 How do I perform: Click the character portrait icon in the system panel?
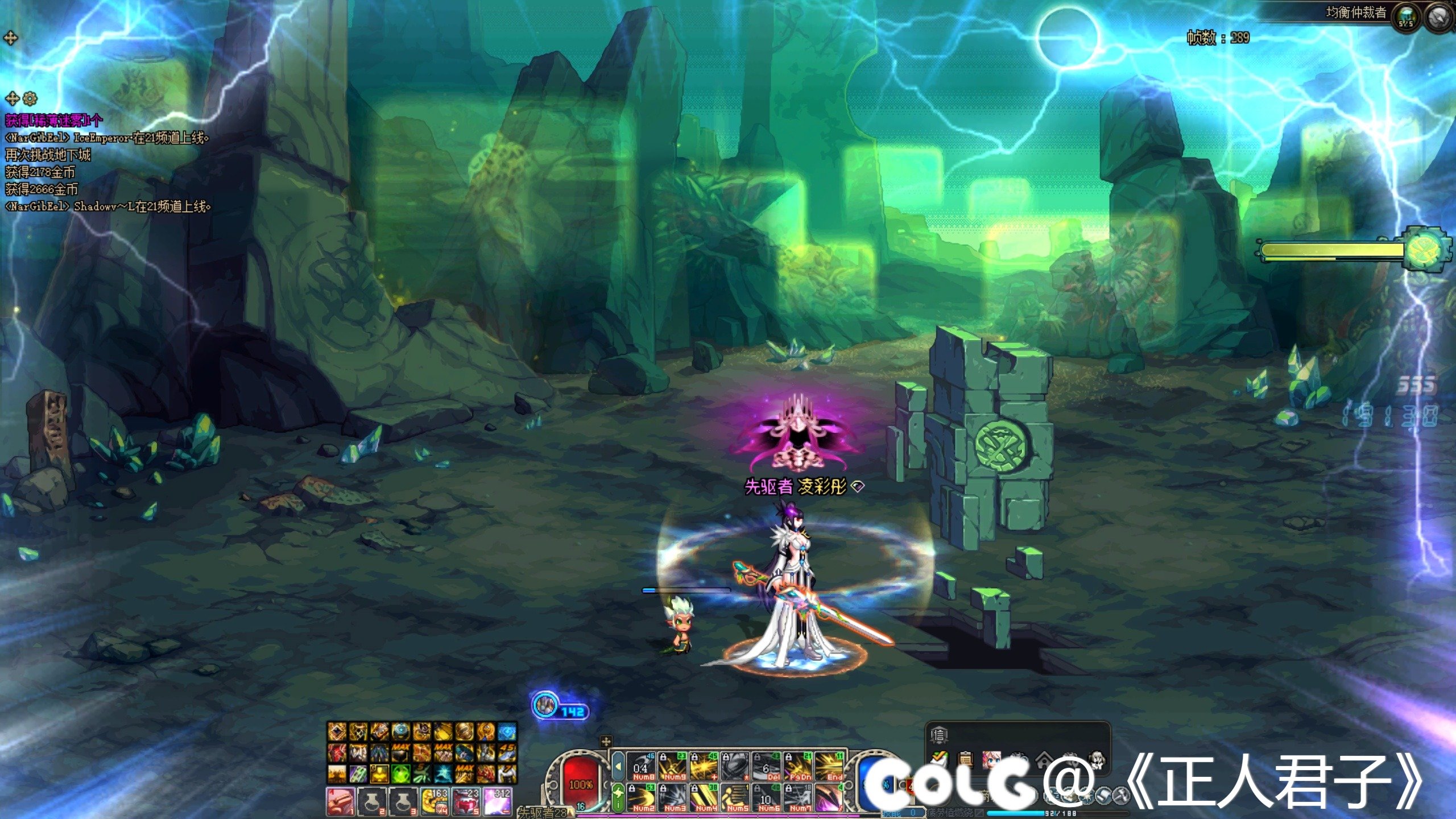coord(992,760)
